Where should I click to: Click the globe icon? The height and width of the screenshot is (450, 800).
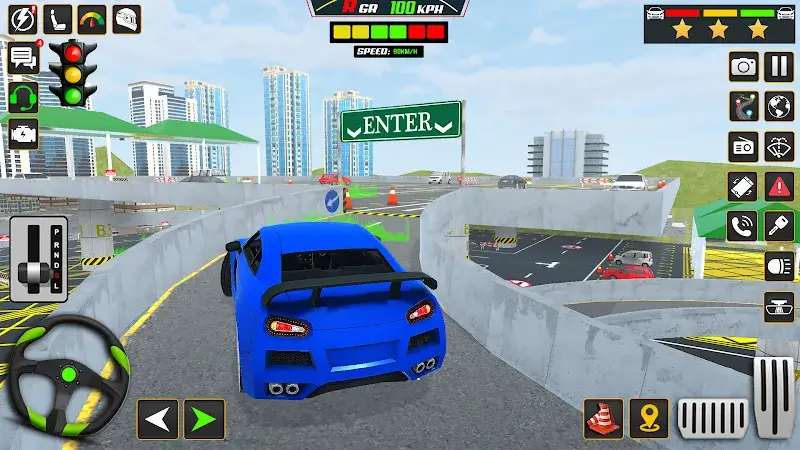click(779, 106)
